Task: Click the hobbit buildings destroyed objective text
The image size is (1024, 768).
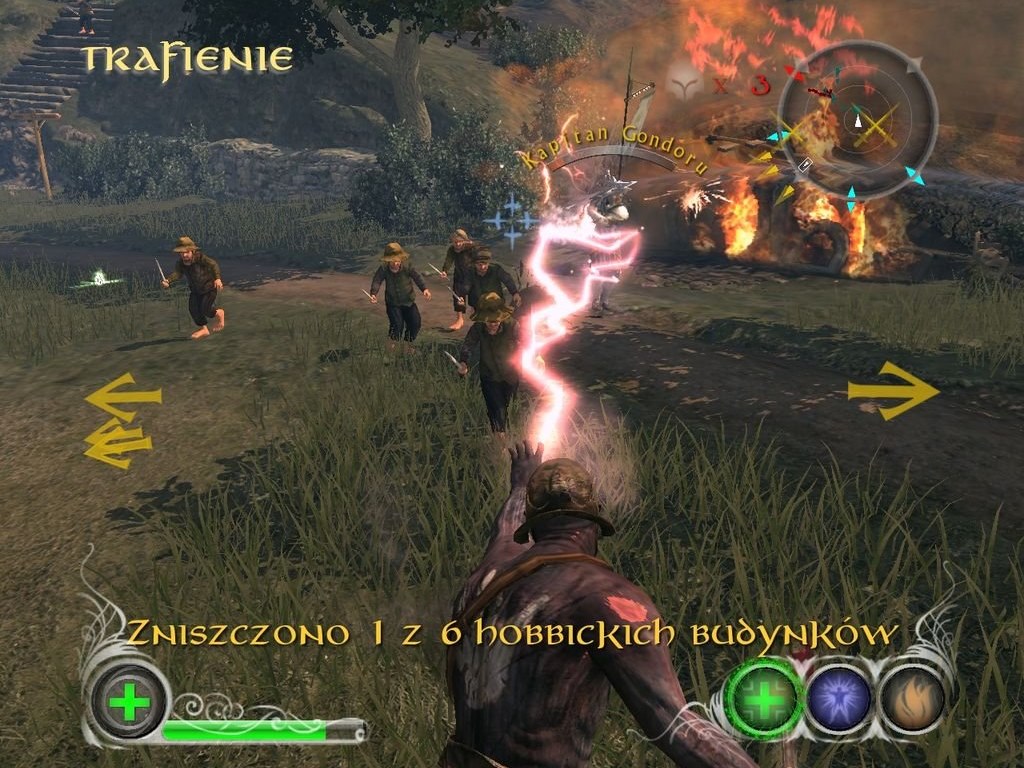Action: 512,633
